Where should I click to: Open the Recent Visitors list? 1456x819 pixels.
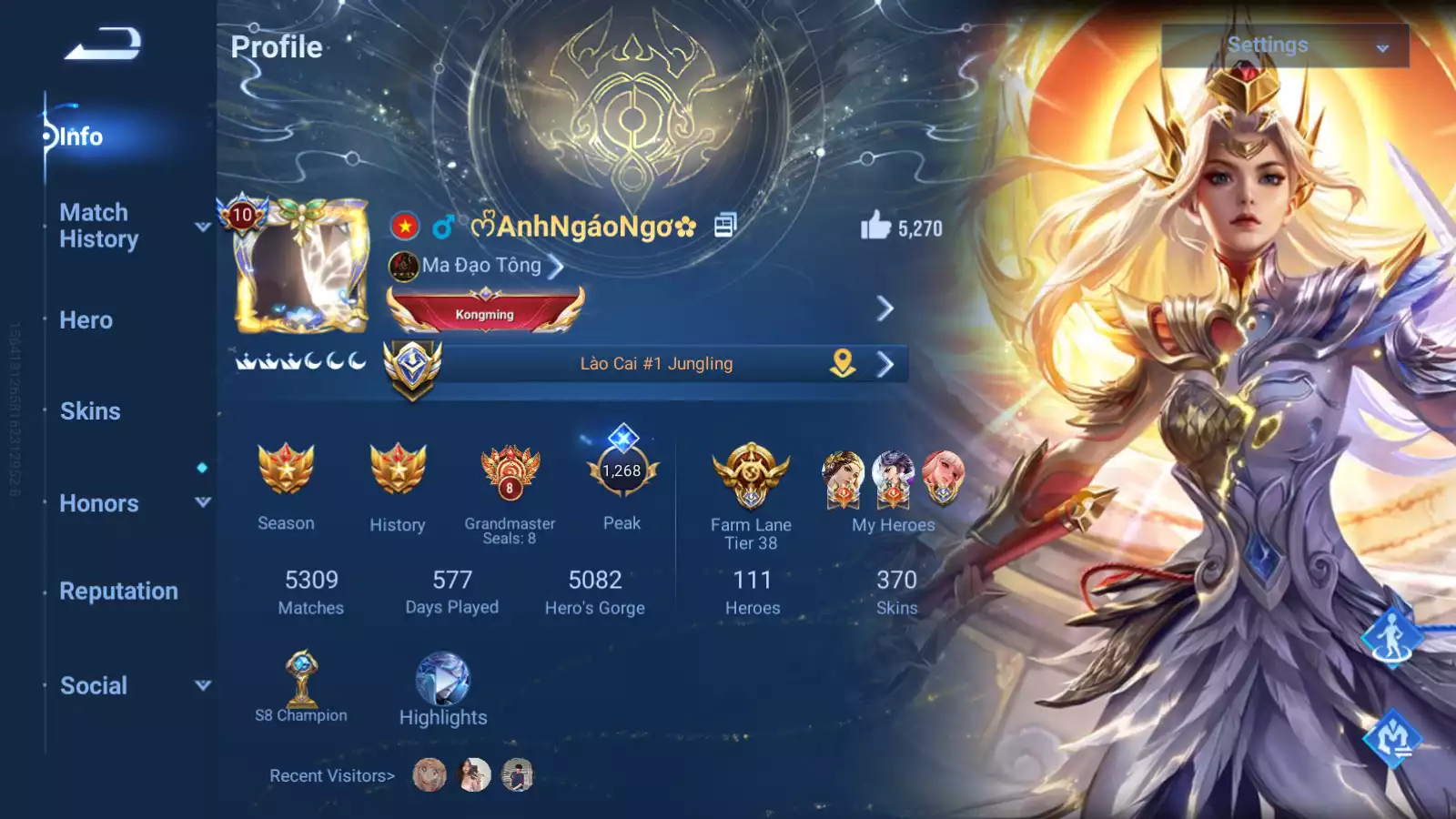tap(332, 776)
